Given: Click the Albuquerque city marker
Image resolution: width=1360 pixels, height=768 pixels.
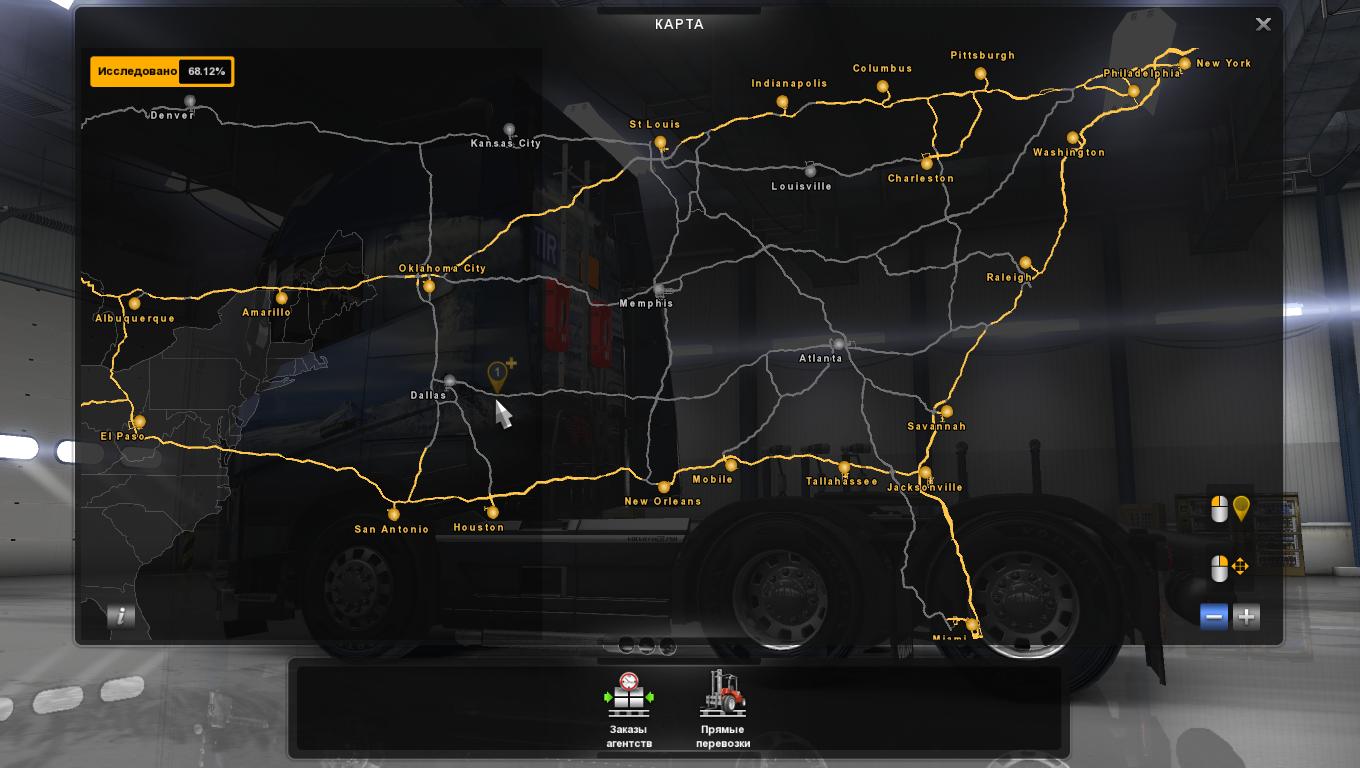Looking at the screenshot, I should pyautogui.click(x=135, y=304).
